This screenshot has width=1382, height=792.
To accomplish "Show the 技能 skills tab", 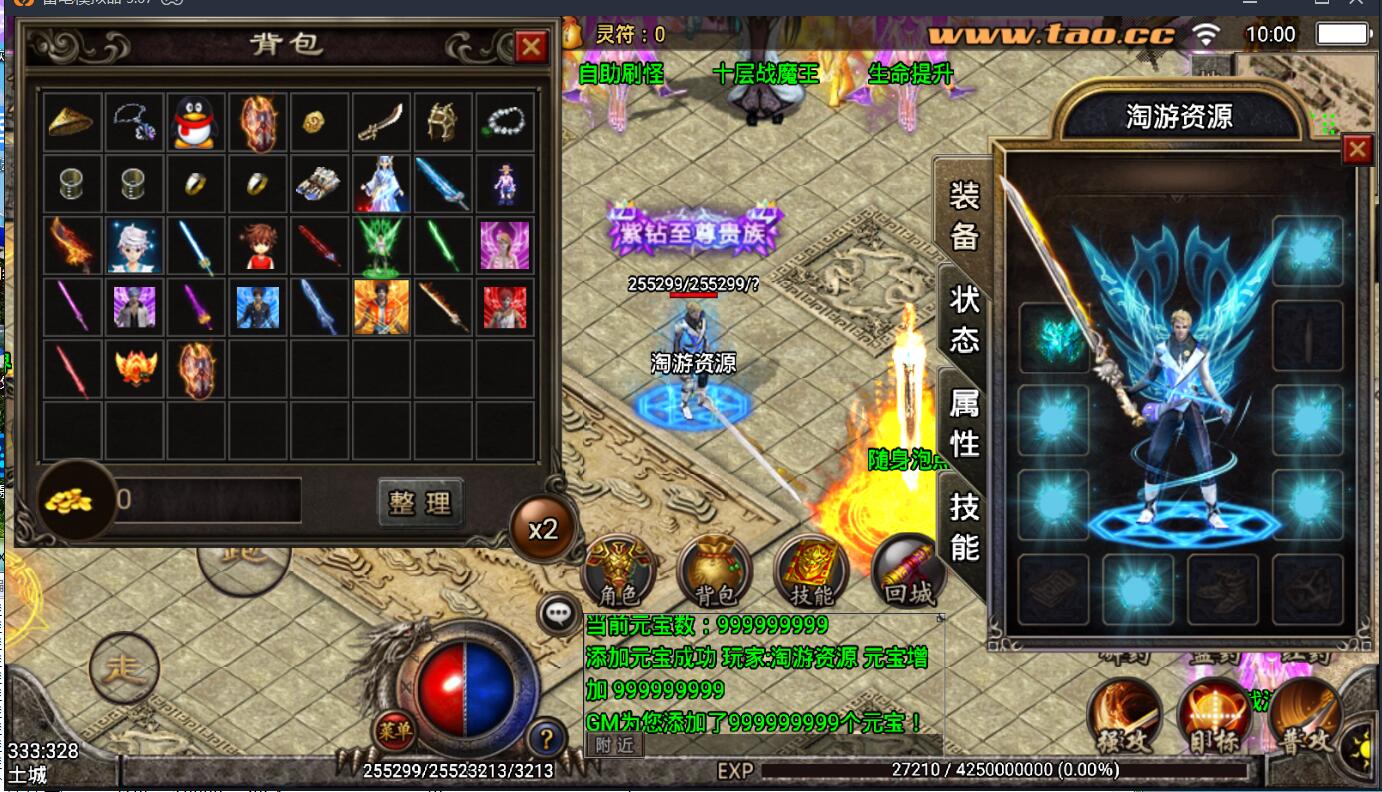I will coord(964,527).
